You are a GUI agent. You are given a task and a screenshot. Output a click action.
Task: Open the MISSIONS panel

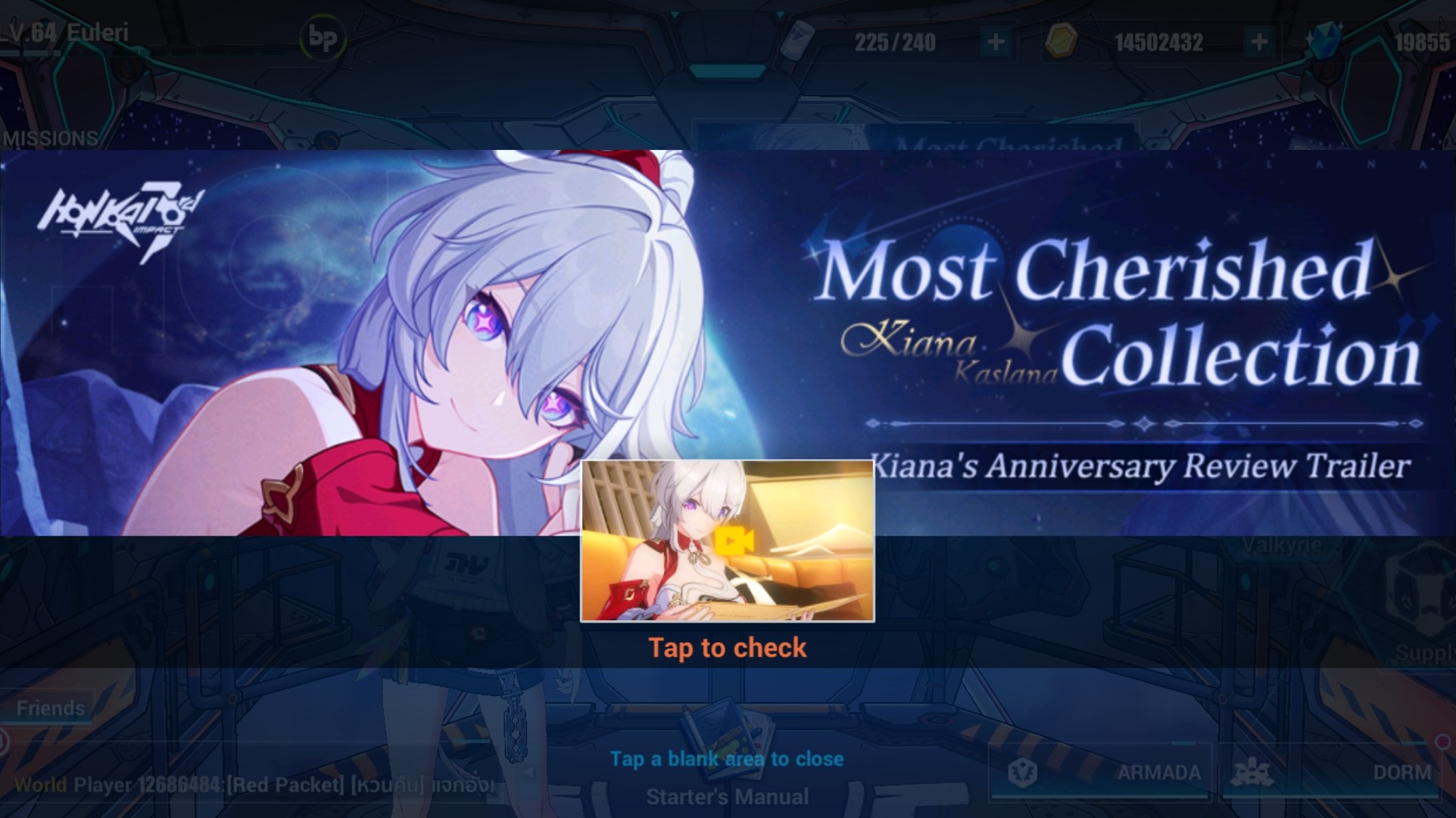coord(48,138)
